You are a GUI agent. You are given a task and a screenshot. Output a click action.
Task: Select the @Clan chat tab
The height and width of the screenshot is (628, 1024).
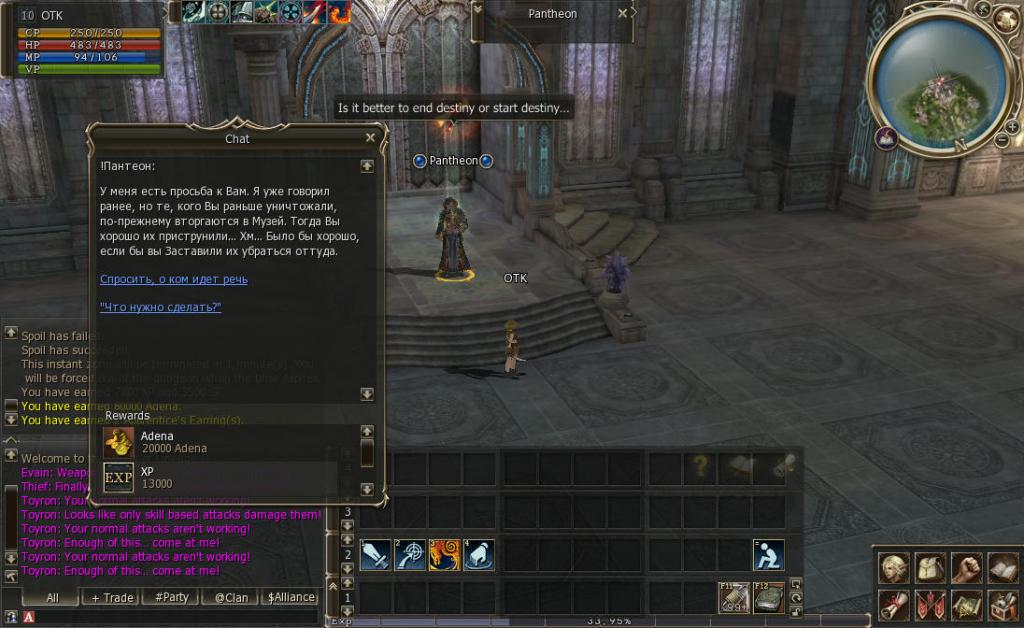tap(231, 597)
